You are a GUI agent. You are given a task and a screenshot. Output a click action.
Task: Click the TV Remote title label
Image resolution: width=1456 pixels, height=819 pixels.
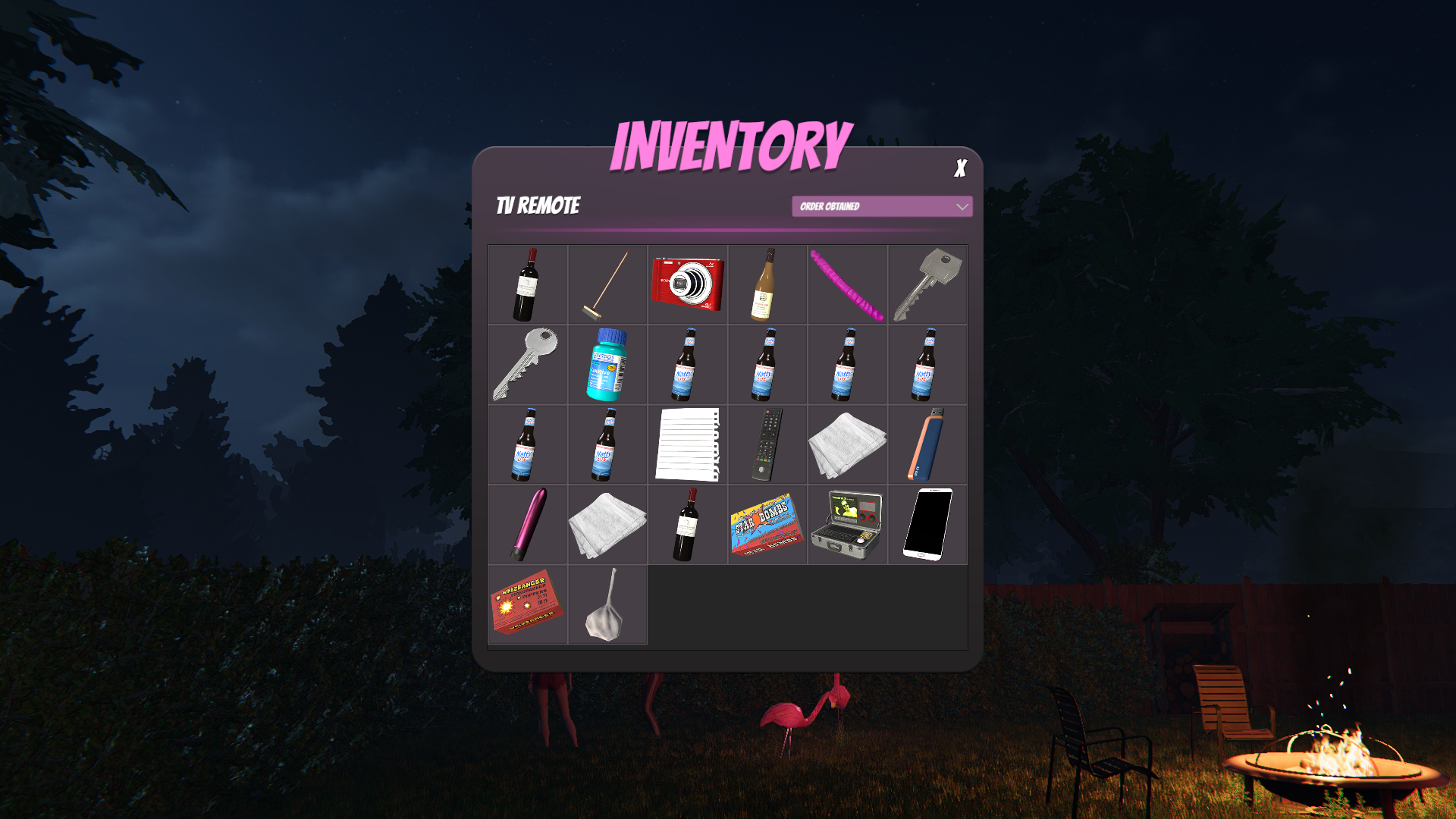[538, 205]
